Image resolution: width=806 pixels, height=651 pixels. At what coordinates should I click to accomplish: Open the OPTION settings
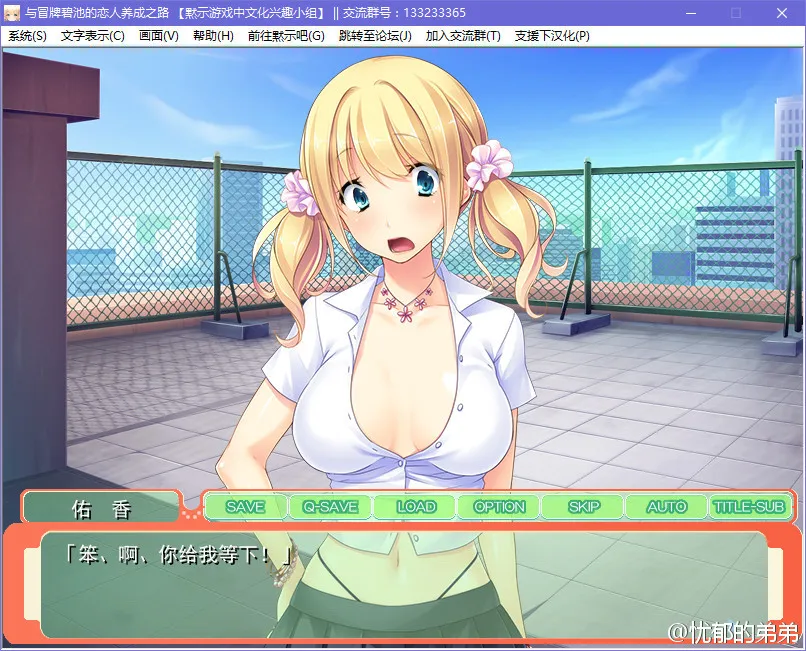pyautogui.click(x=499, y=506)
